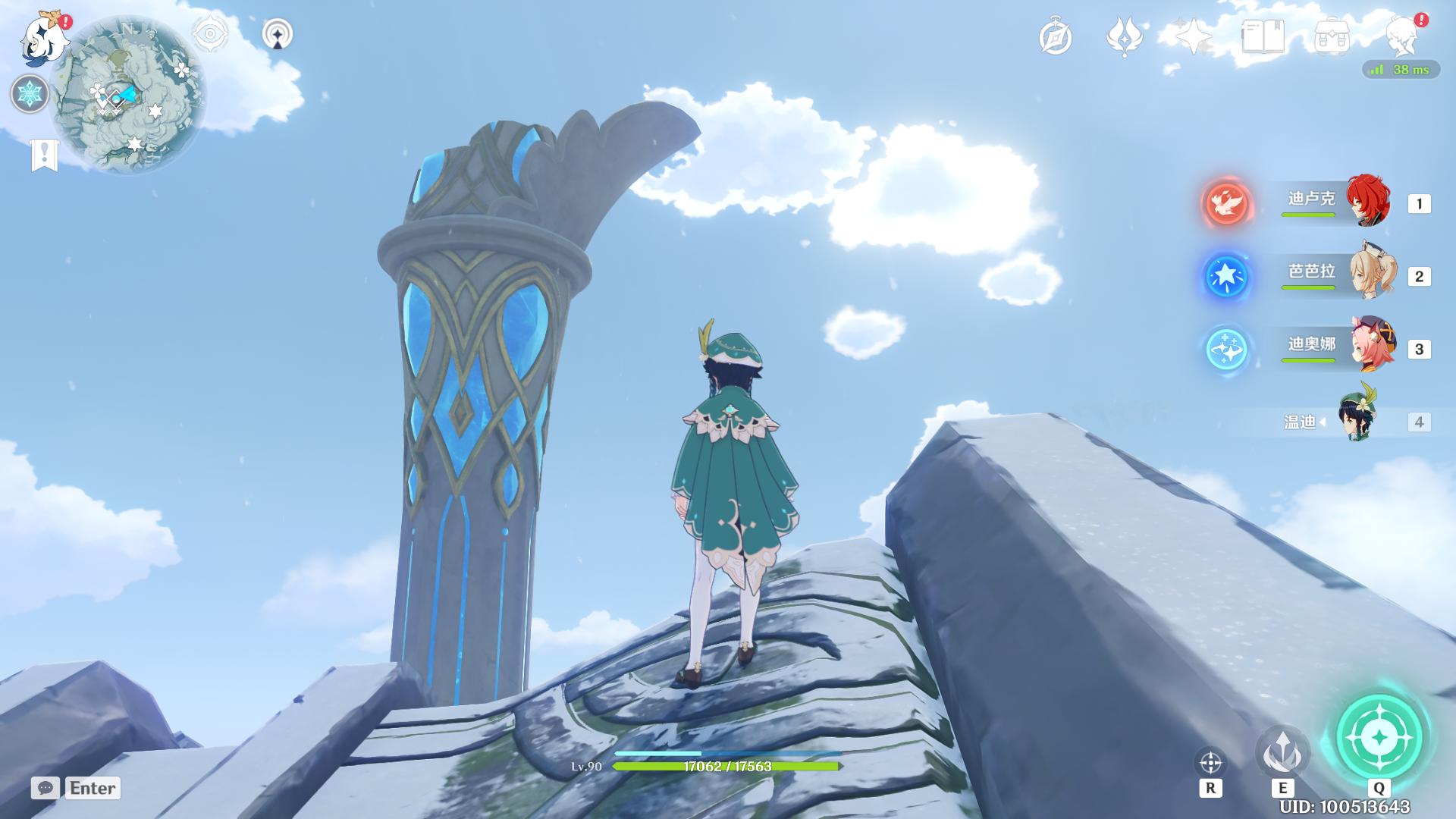Open the compass adventure handbook icon
Viewport: 1456px width, 819px height.
(1056, 37)
